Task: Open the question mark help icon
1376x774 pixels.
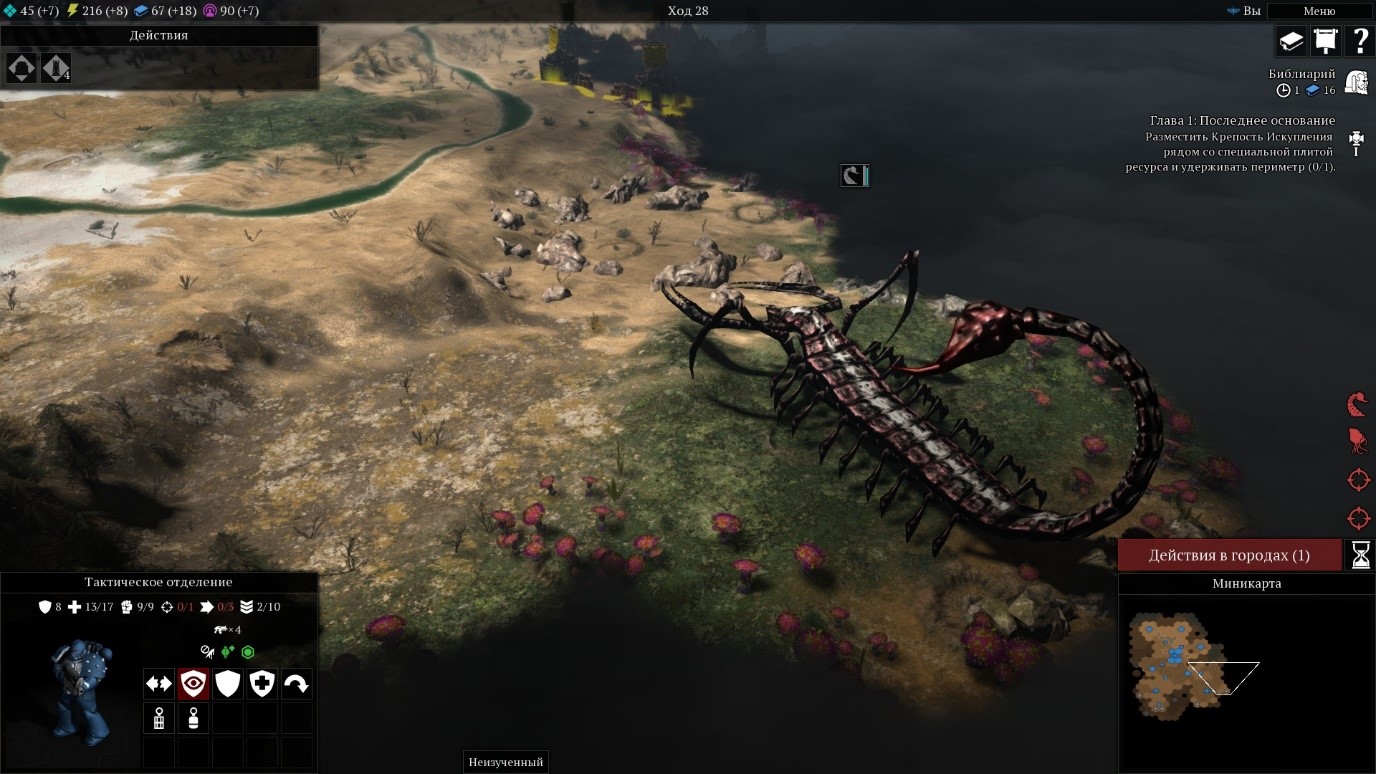Action: click(1360, 41)
